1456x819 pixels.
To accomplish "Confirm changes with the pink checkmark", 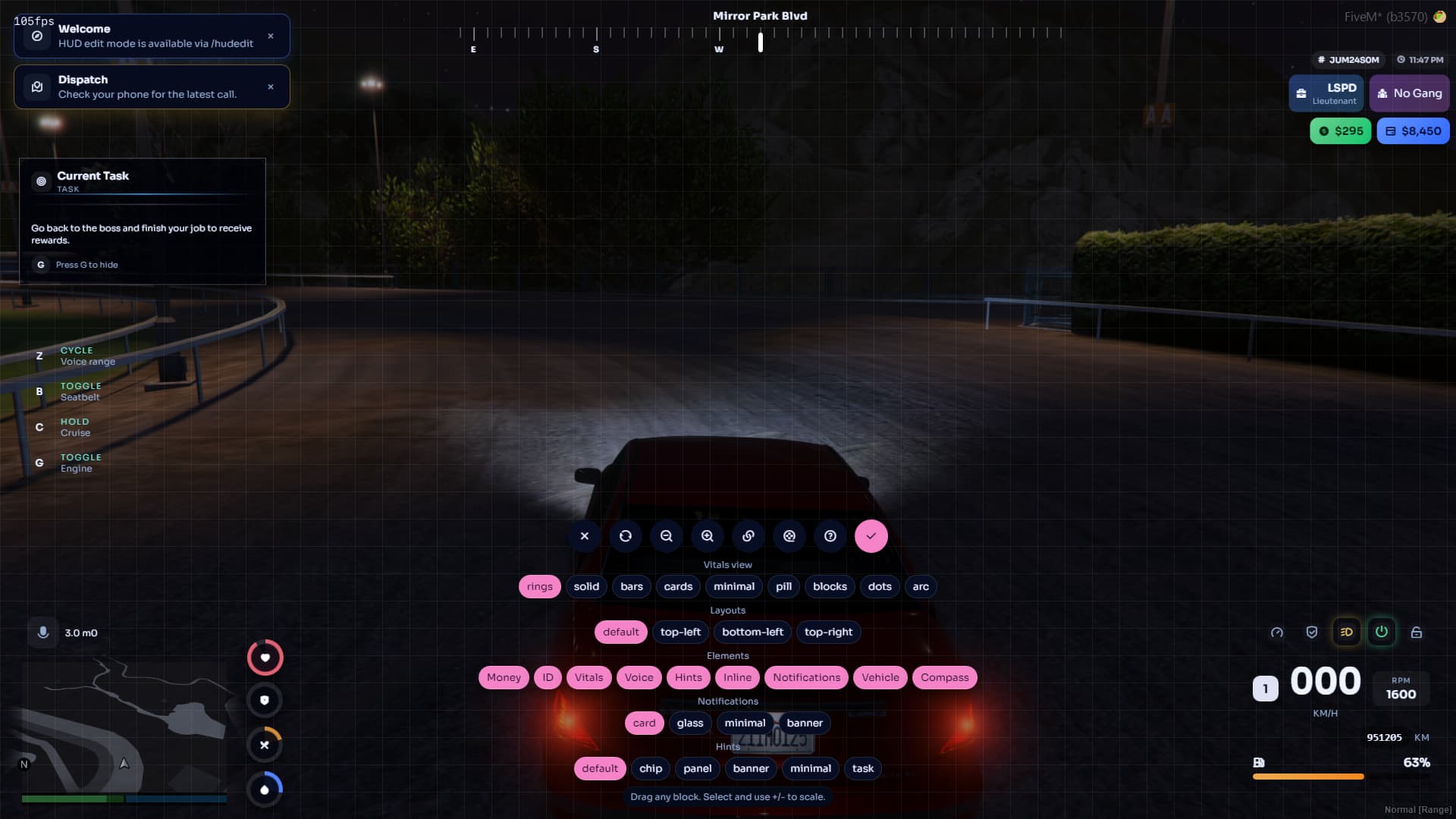I will coord(871,536).
